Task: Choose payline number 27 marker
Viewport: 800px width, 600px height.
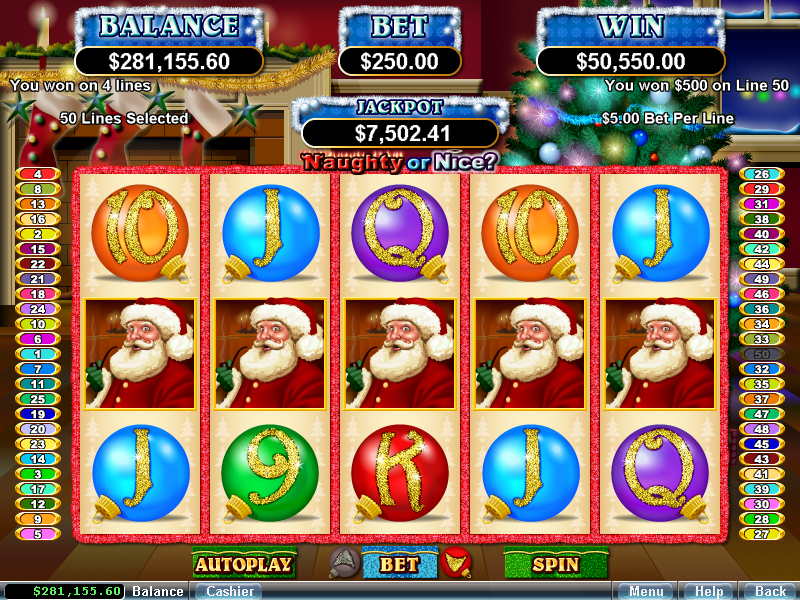Action: (x=761, y=534)
